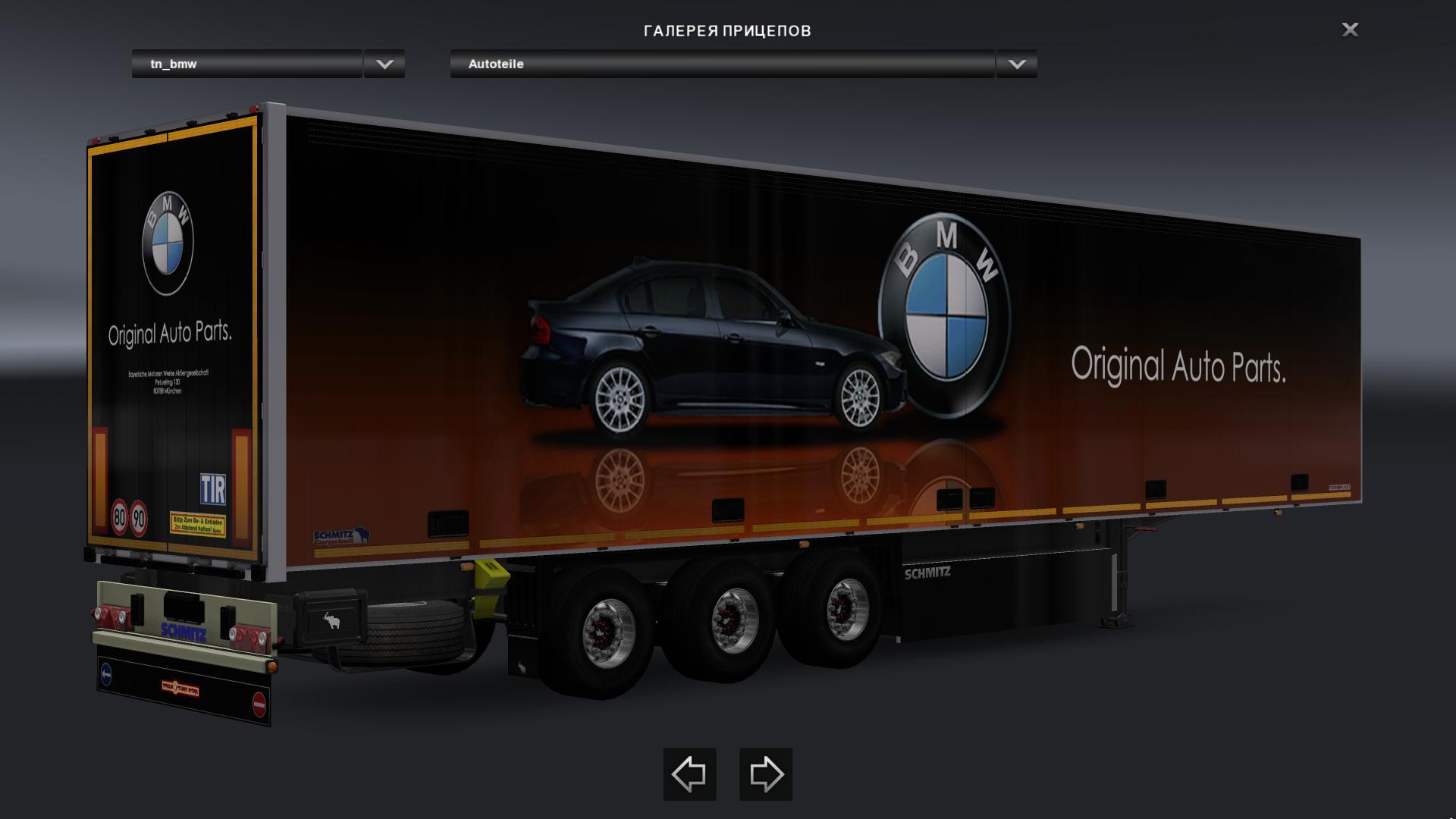Close the trailer gallery window
This screenshot has width=1456, height=819.
[x=1350, y=30]
